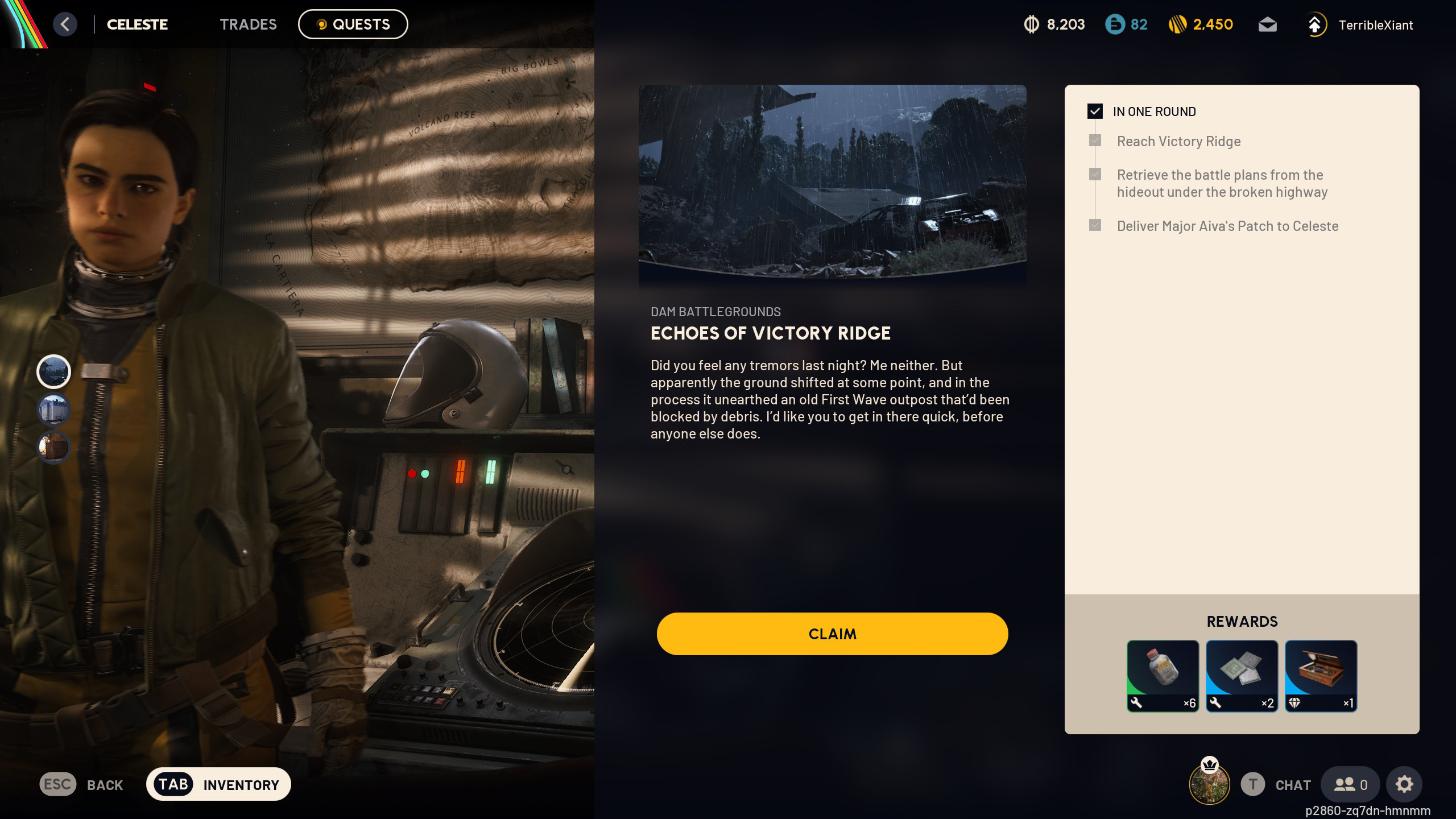Select the second quest thumbnail with building
Image resolution: width=1456 pixels, height=819 pixels.
pos(53,409)
